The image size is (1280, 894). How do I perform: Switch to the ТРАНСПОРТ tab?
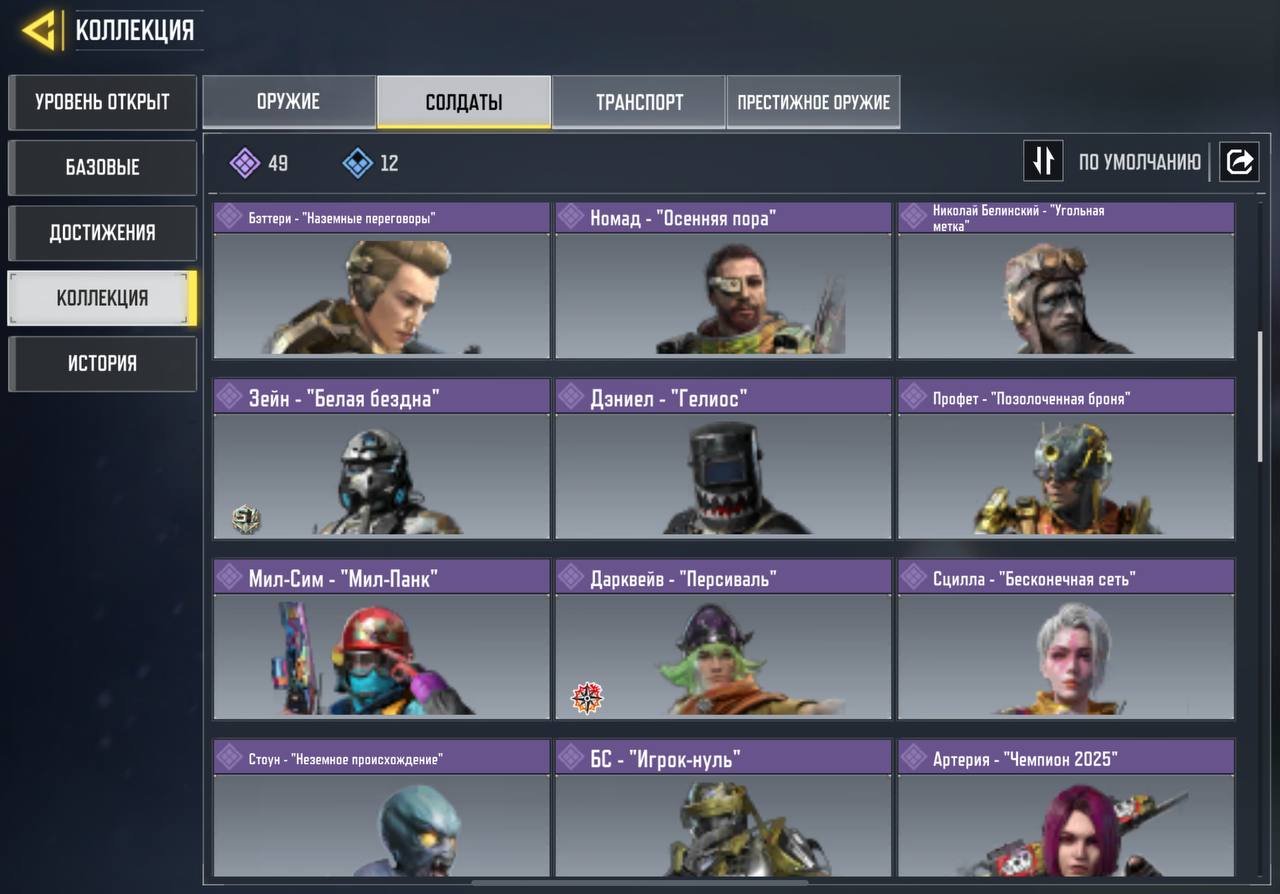tap(639, 102)
